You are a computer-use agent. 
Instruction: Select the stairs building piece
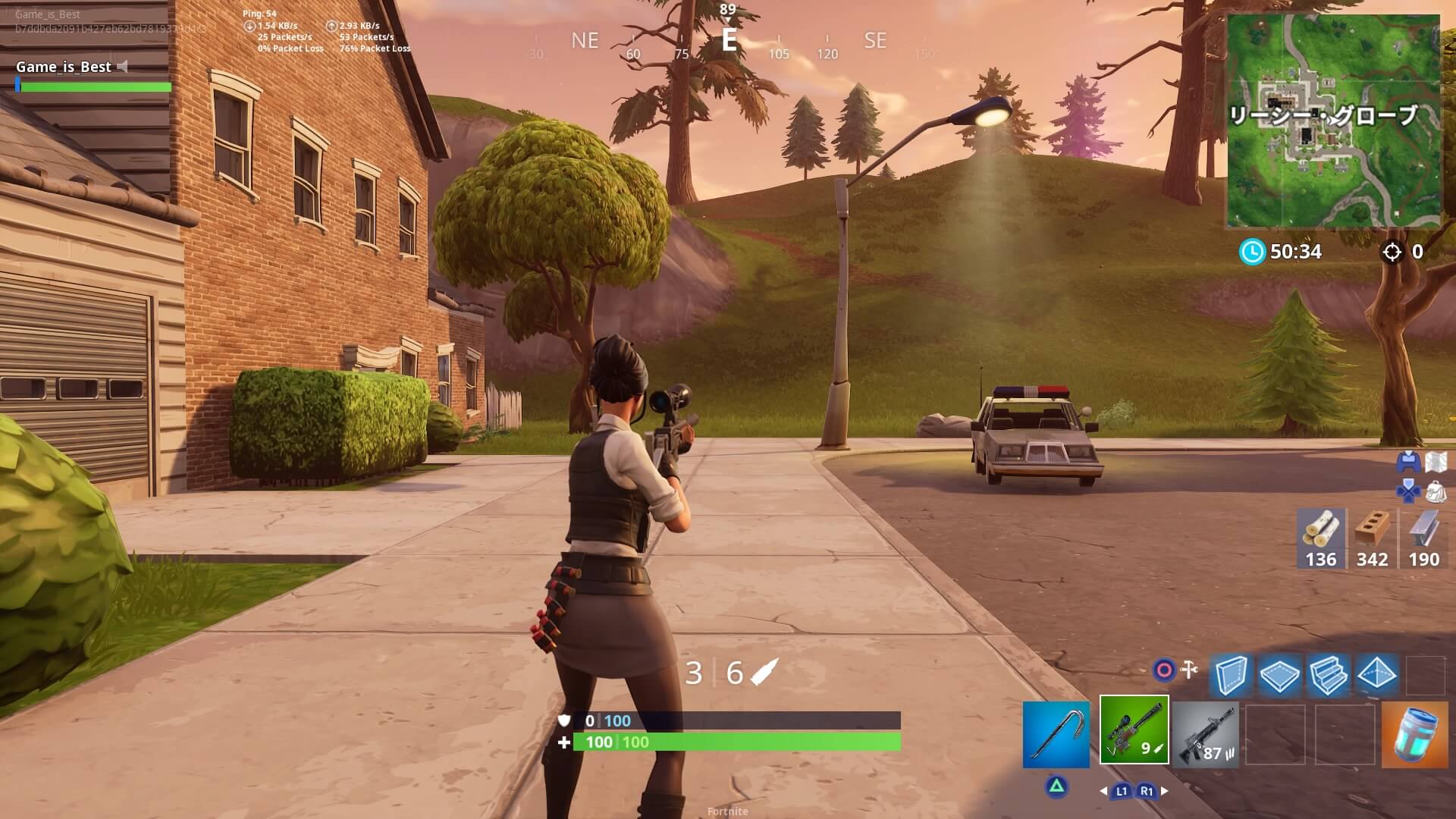[x=1328, y=674]
